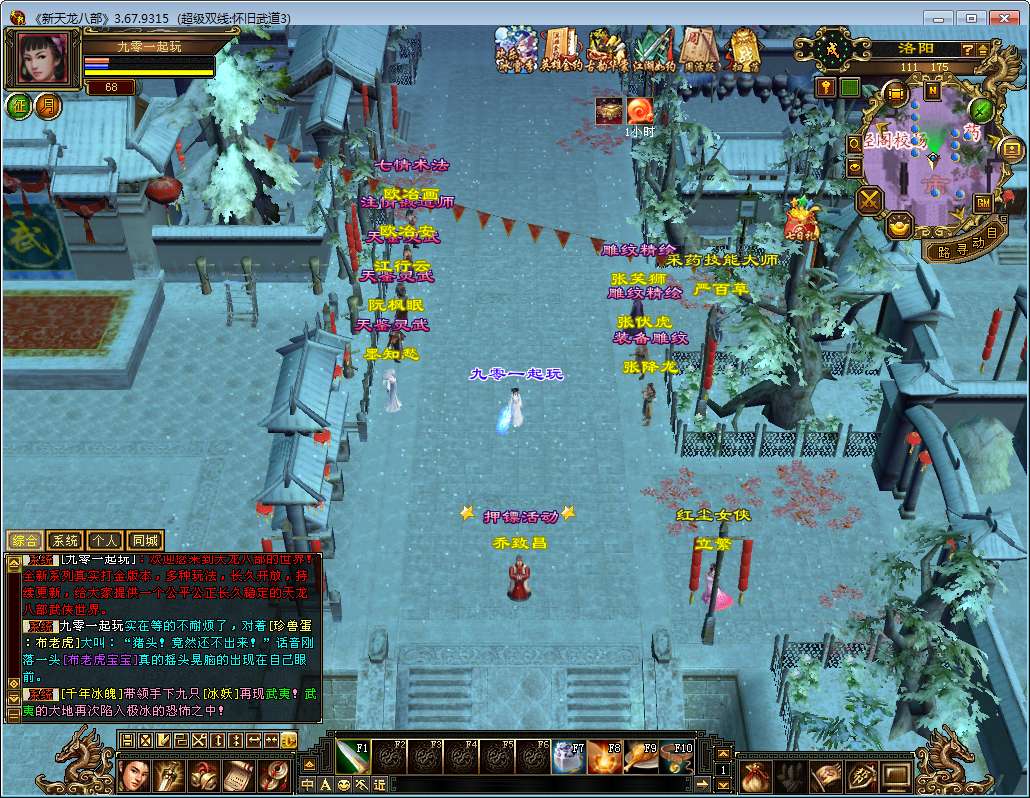
Task: Open the gold ingot shop button
Action: [898, 226]
